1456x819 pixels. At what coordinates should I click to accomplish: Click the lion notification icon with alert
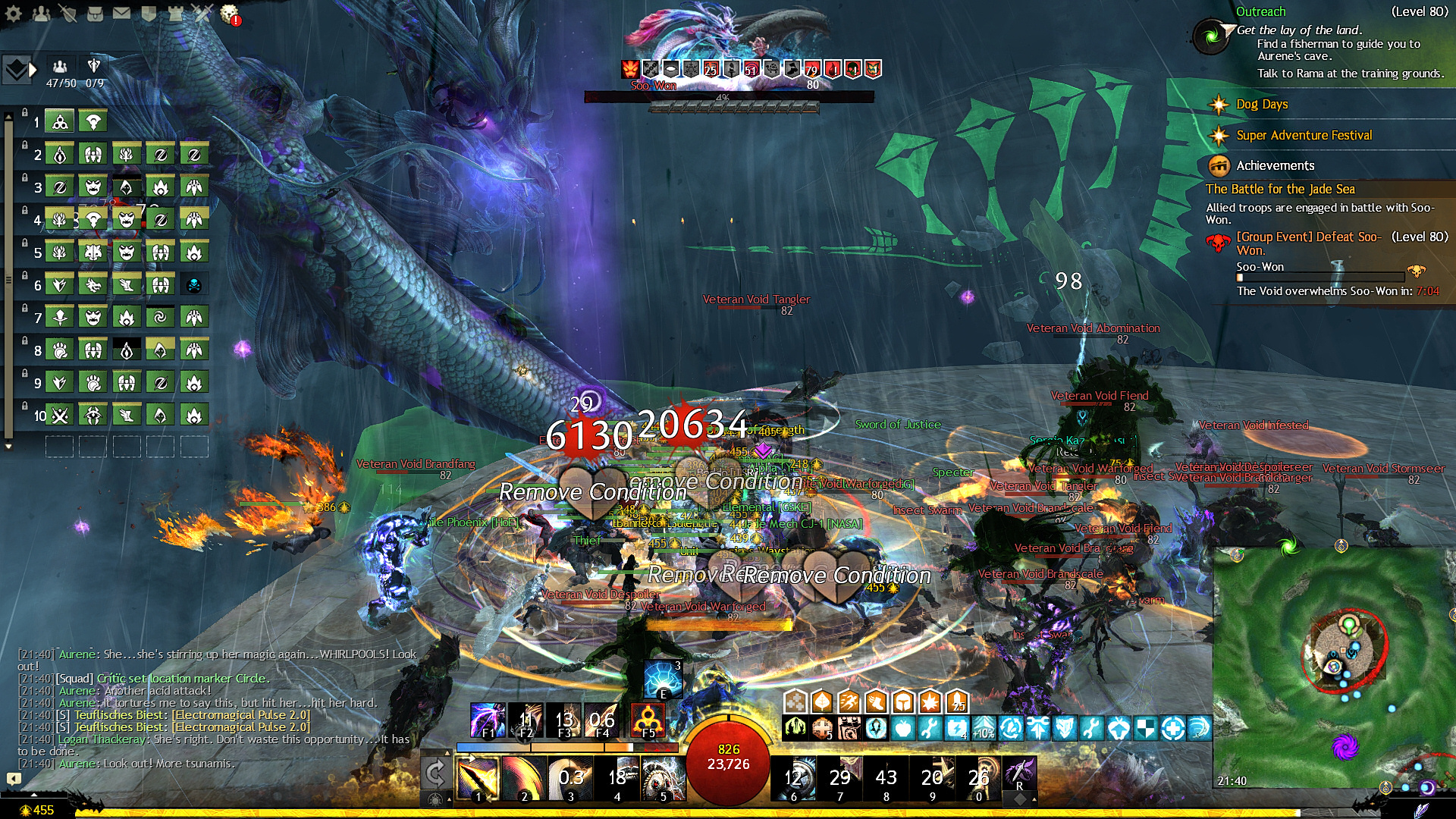230,14
